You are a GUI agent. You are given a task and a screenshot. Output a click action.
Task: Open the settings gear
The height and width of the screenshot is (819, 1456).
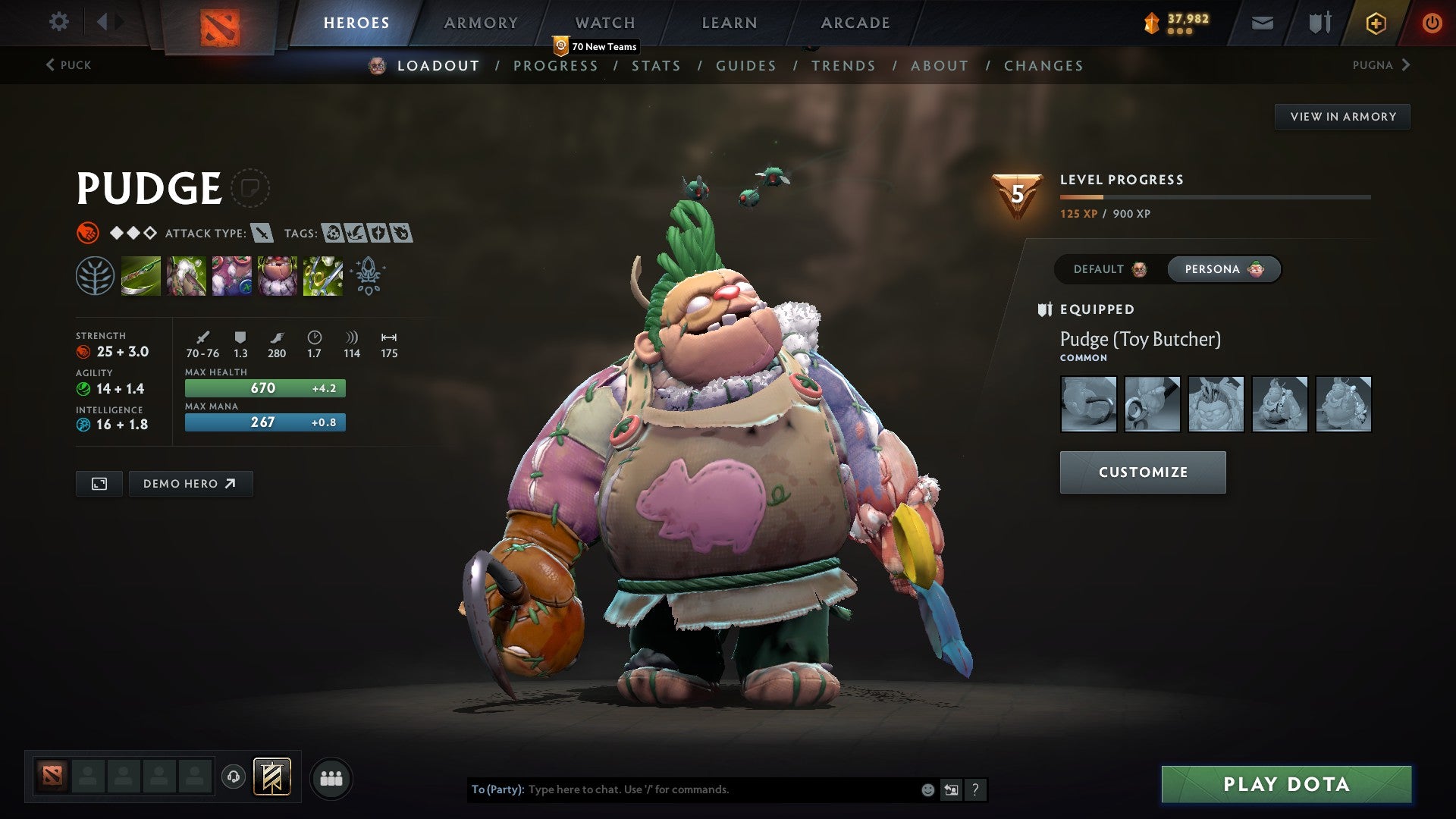pos(58,22)
